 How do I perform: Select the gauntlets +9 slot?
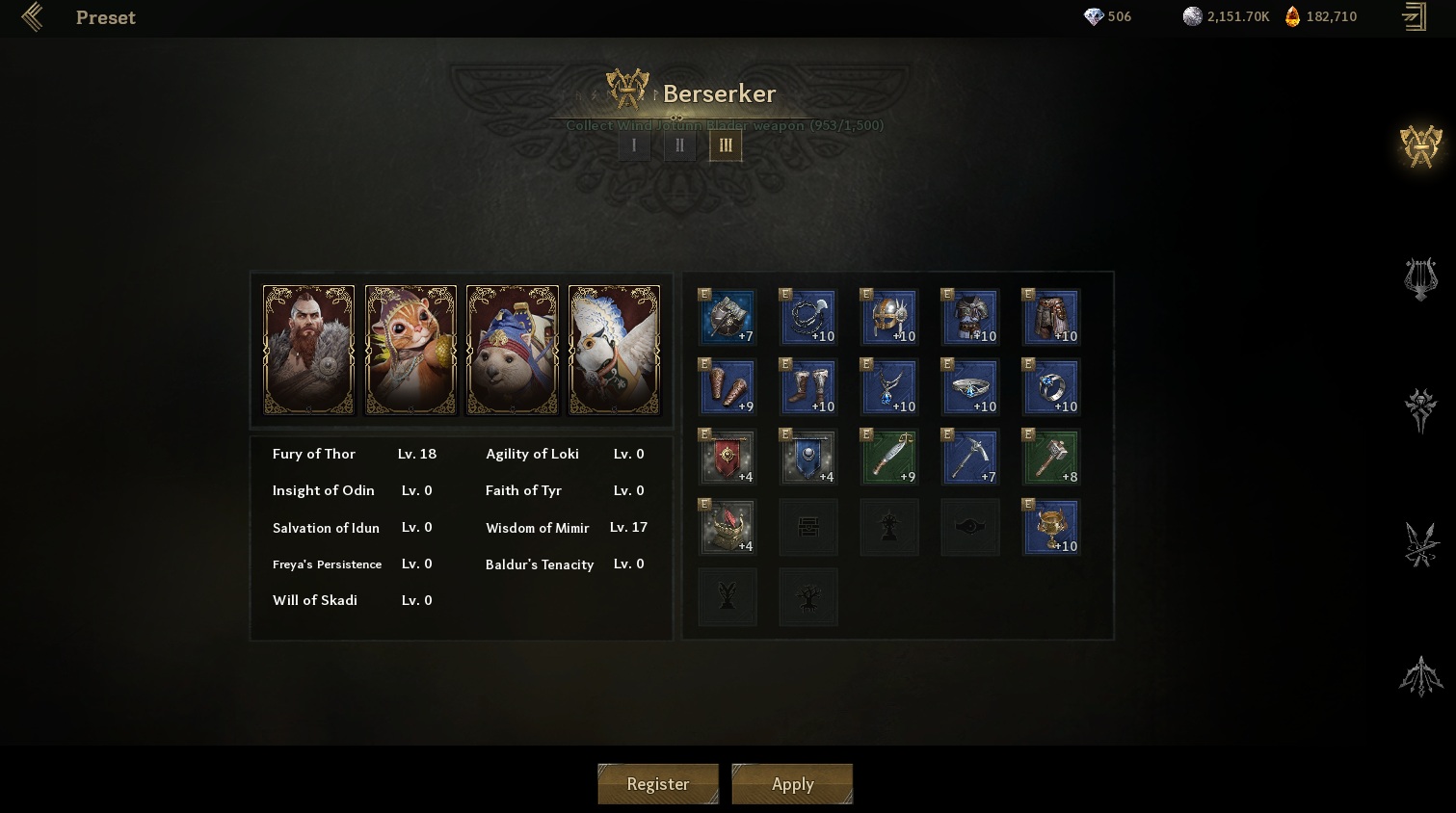pos(728,387)
